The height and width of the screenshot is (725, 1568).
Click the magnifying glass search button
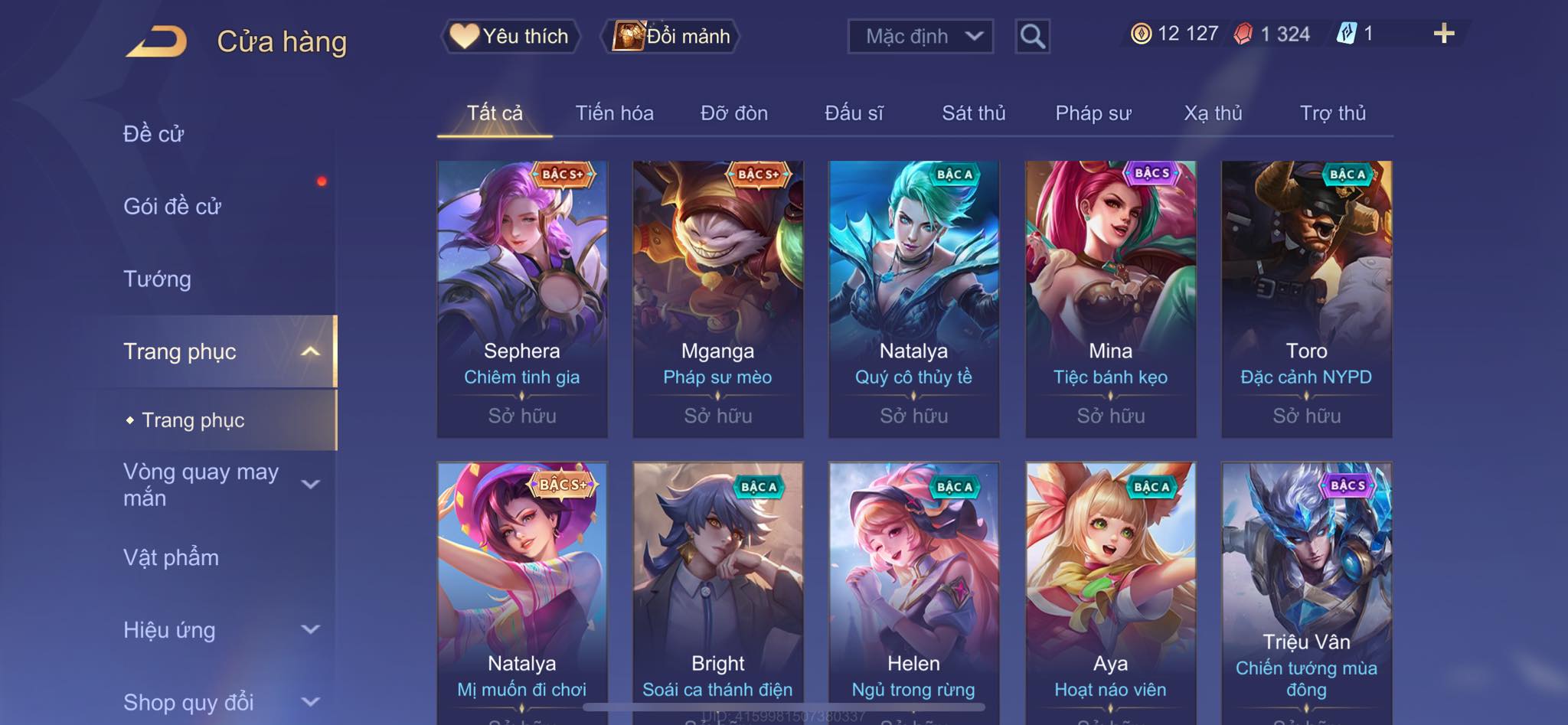tap(1032, 36)
